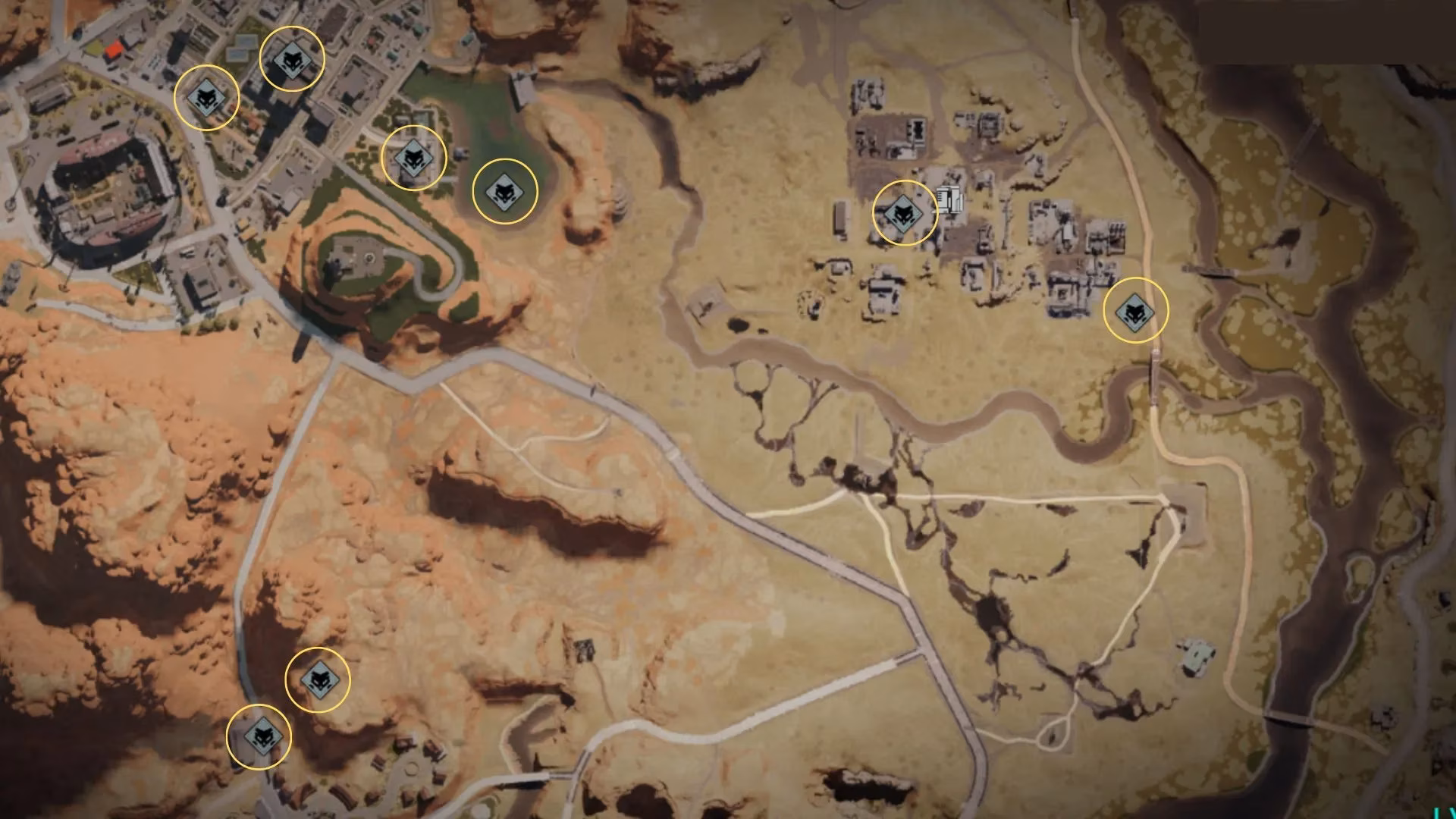Screen dimensions: 1456x819
Task: Select the wolf marker in the dark canyon shadow
Action: 317,679
